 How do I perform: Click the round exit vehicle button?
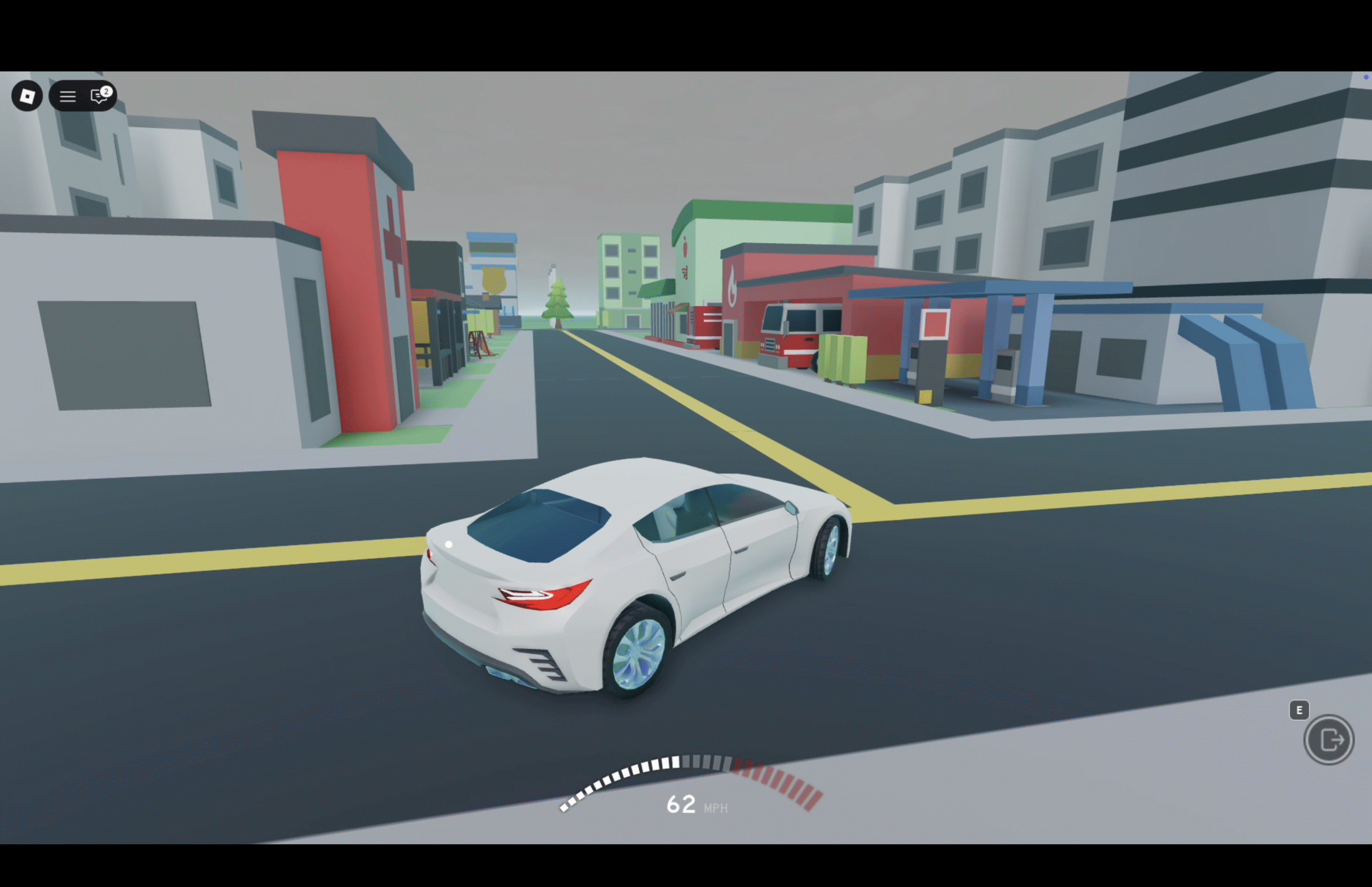pos(1328,740)
